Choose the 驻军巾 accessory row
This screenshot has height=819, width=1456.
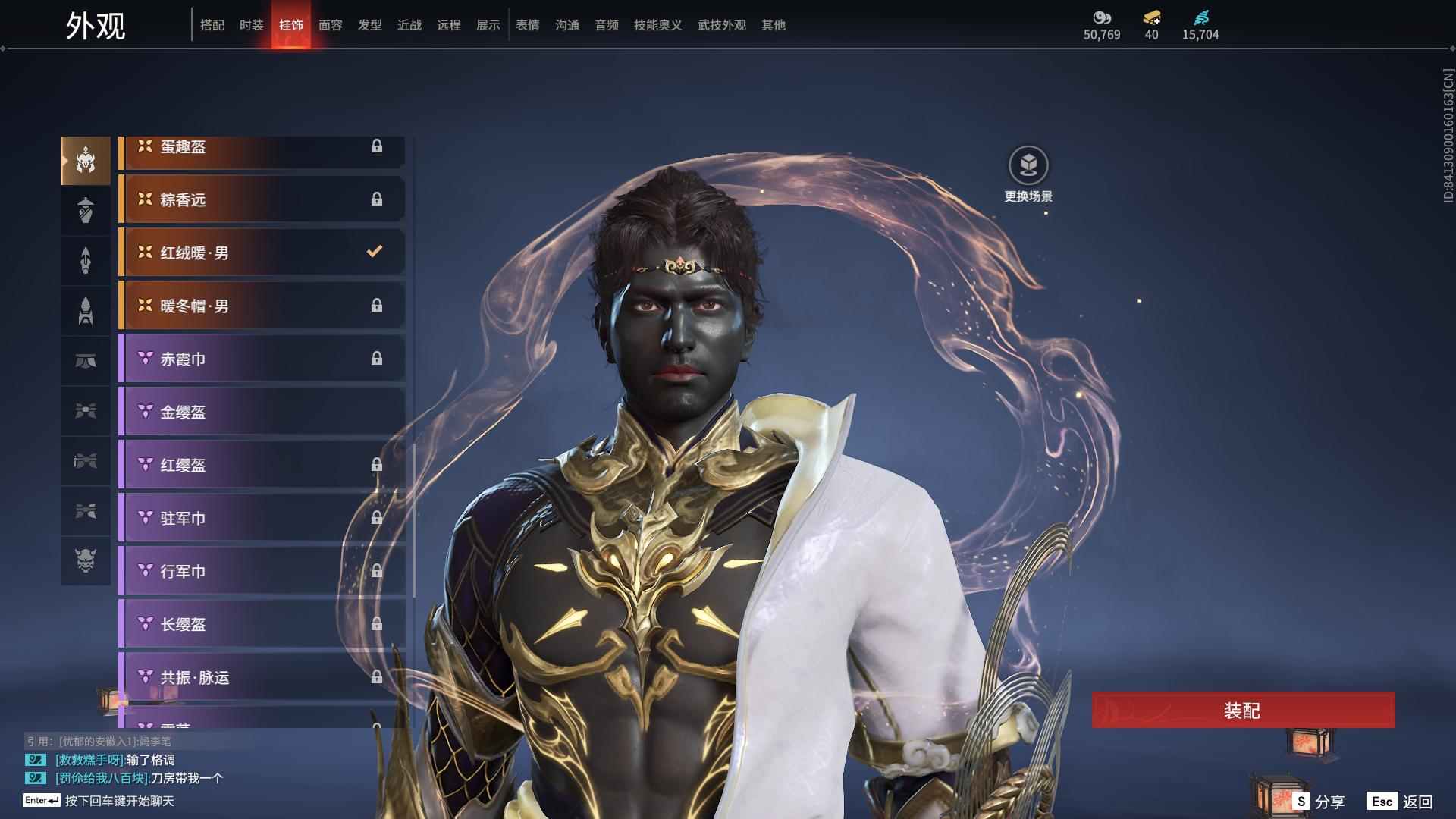click(x=262, y=518)
